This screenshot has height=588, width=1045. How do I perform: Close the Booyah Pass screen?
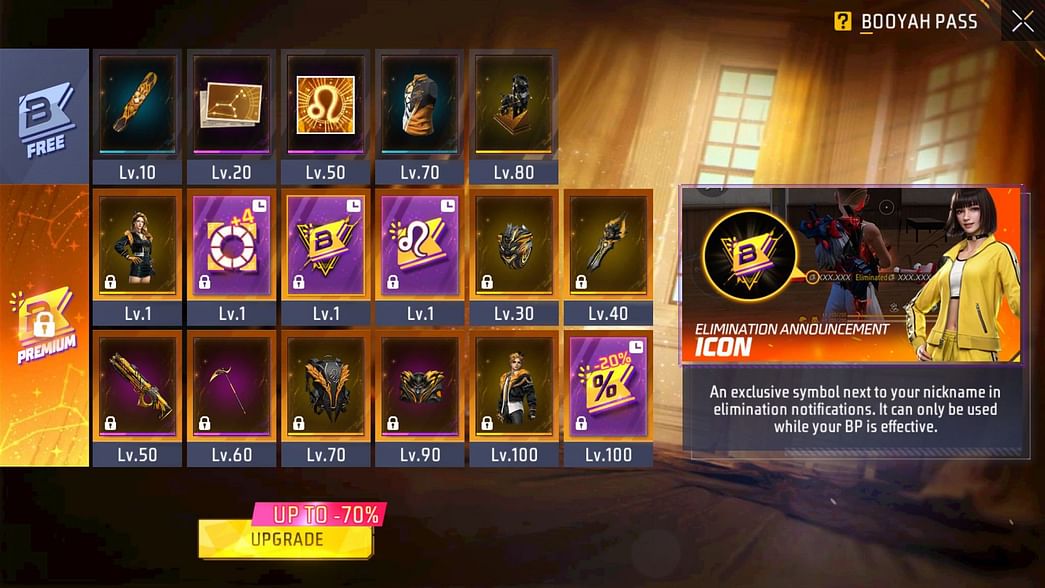pyautogui.click(x=1022, y=21)
